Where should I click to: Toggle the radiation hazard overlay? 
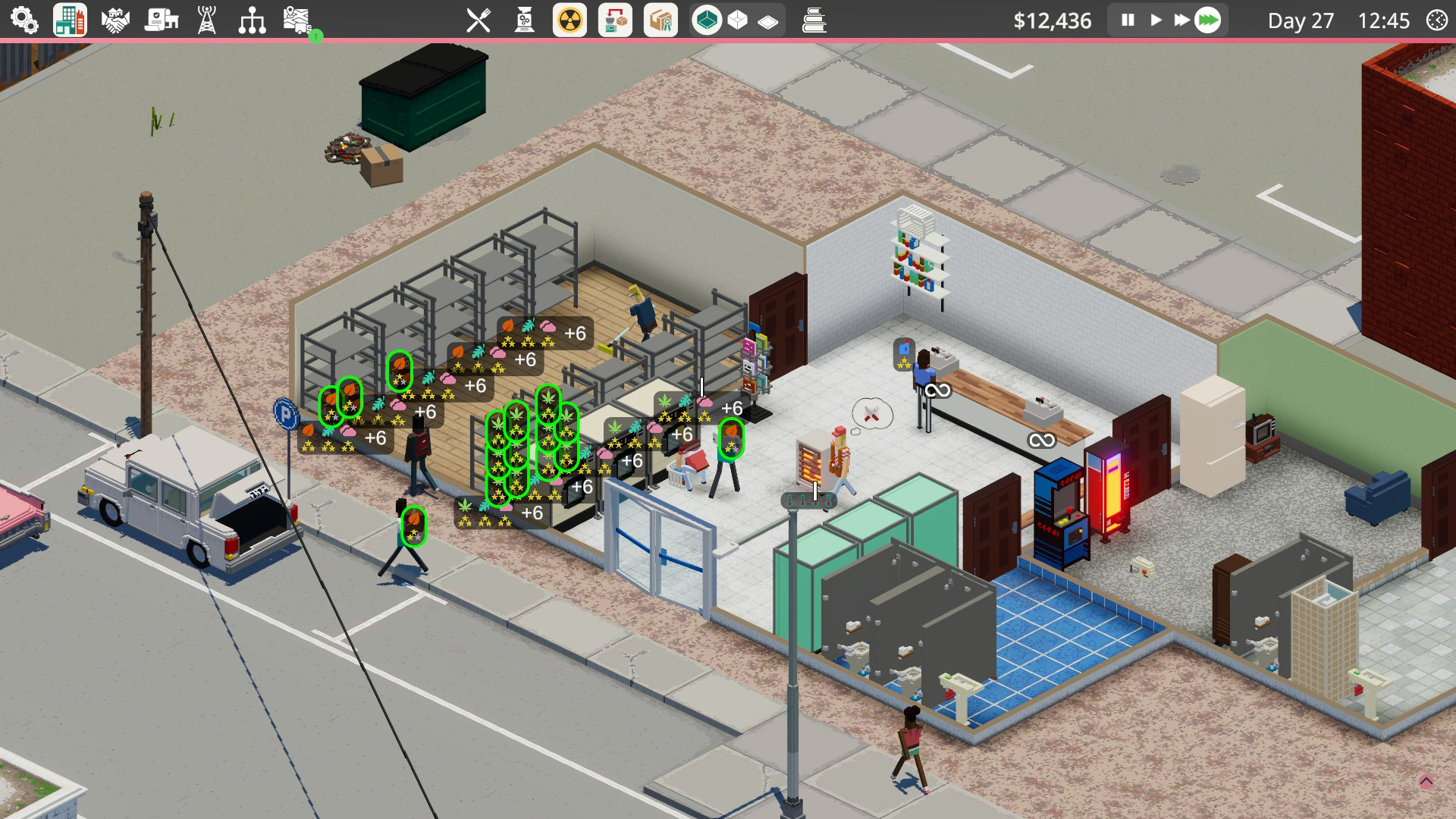tap(570, 20)
